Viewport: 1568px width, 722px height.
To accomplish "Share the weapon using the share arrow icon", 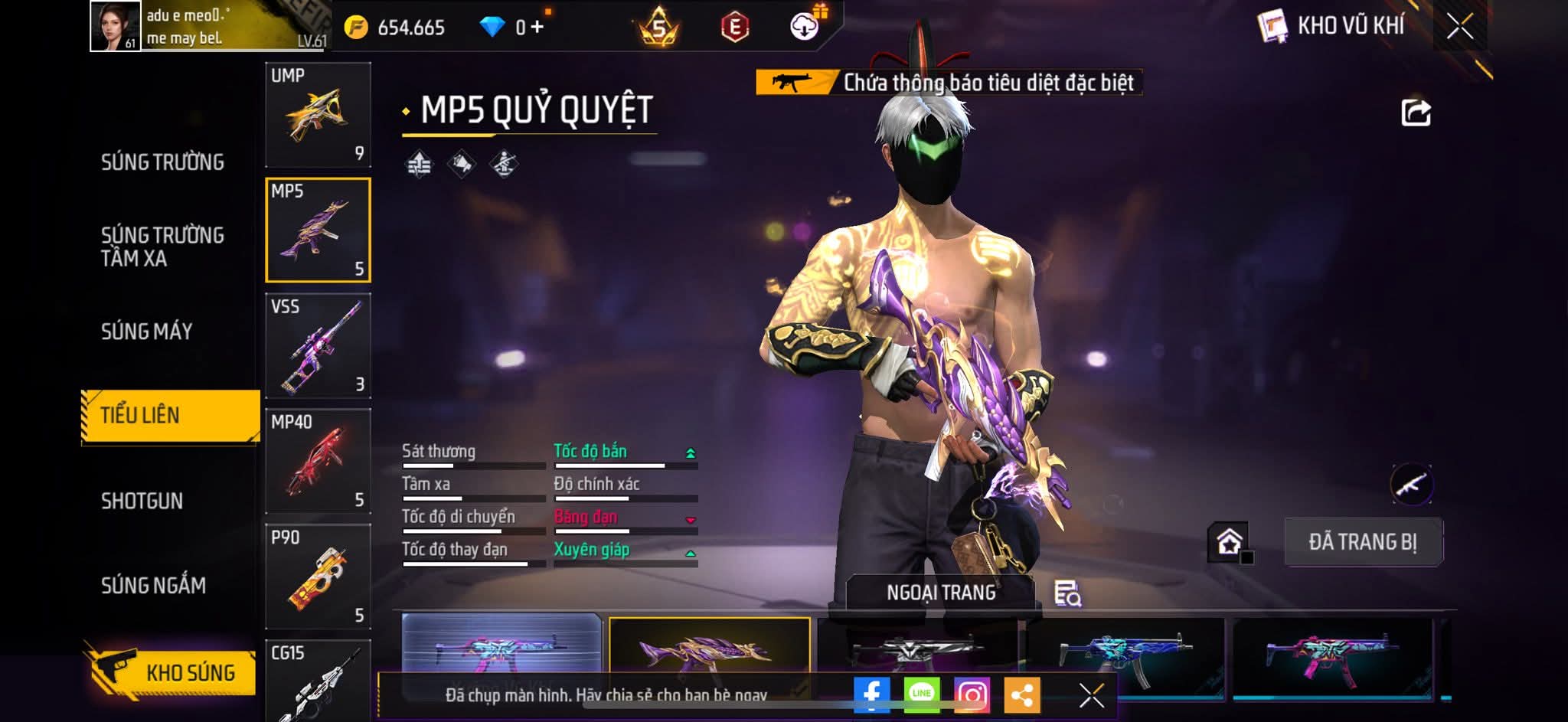I will [x=1416, y=113].
